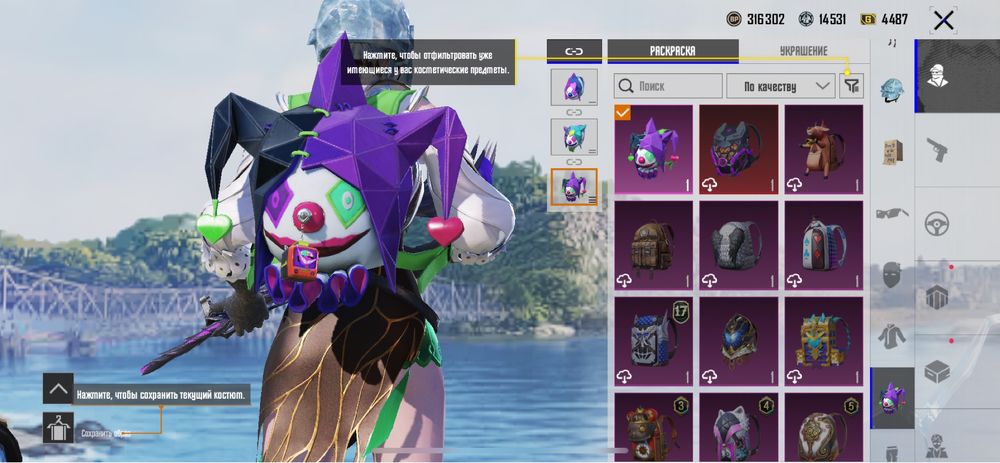Switch to the pistol weapons section
The image size is (1000, 463).
pos(937,150)
